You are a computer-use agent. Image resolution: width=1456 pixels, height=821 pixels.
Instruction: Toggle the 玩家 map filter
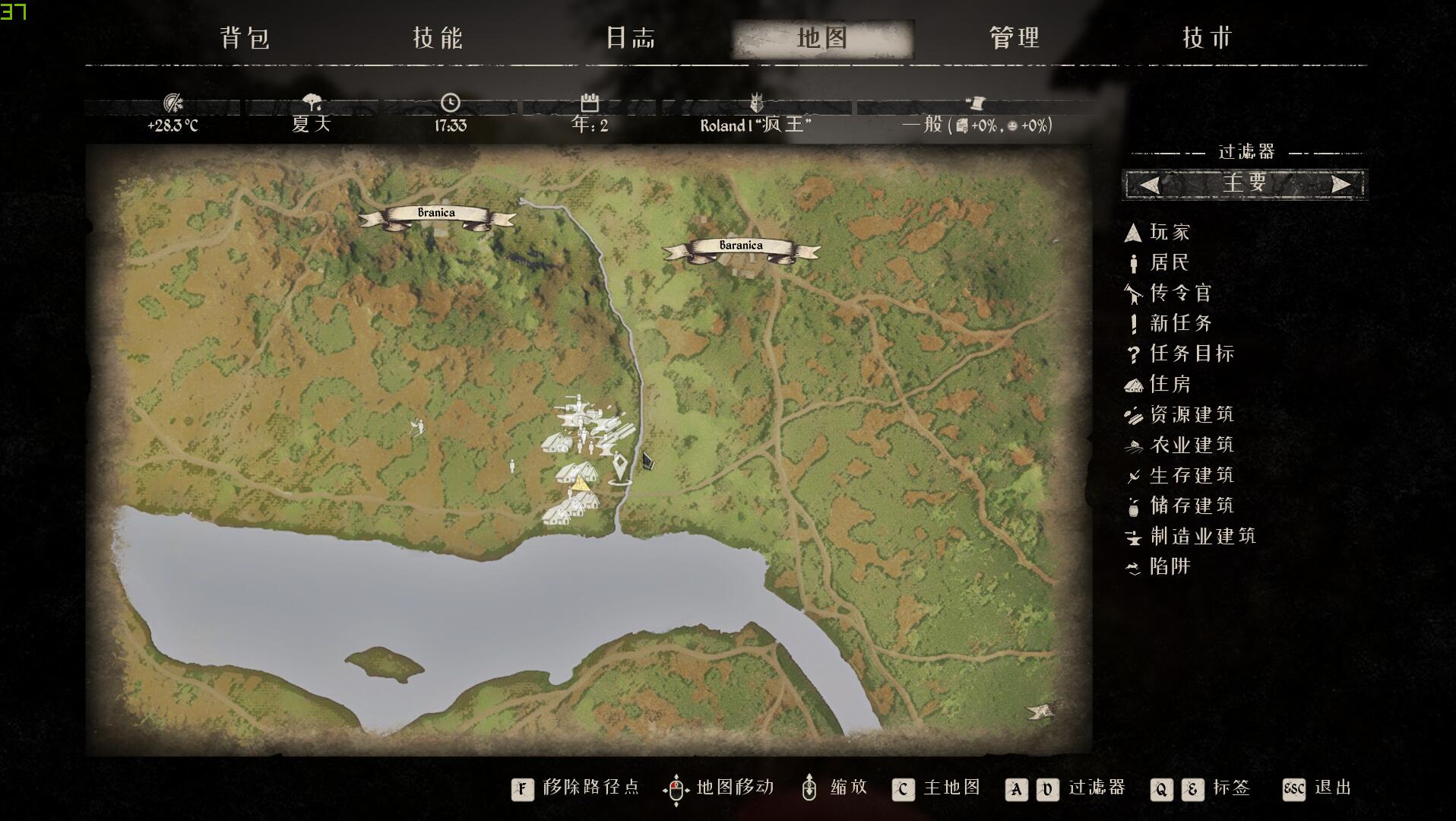coord(1169,233)
